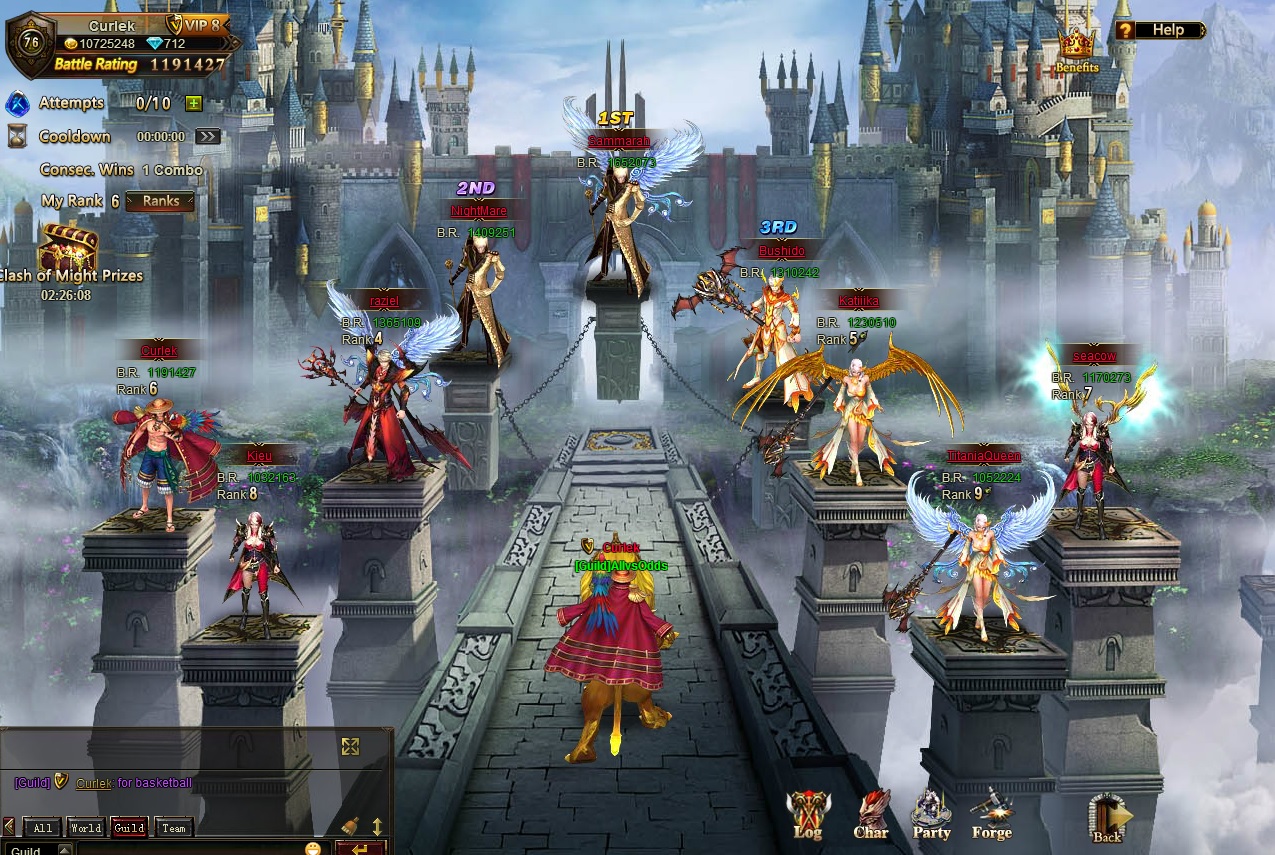Open the battle Log
This screenshot has height=855, width=1275.
pos(807,814)
